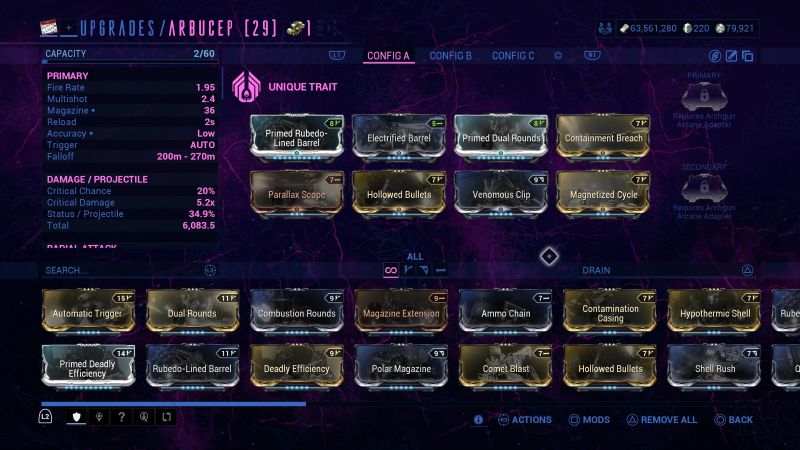Screen dimensions: 800x450
Task: Pick the Polar Magazine mod card
Action: [x=400, y=367]
